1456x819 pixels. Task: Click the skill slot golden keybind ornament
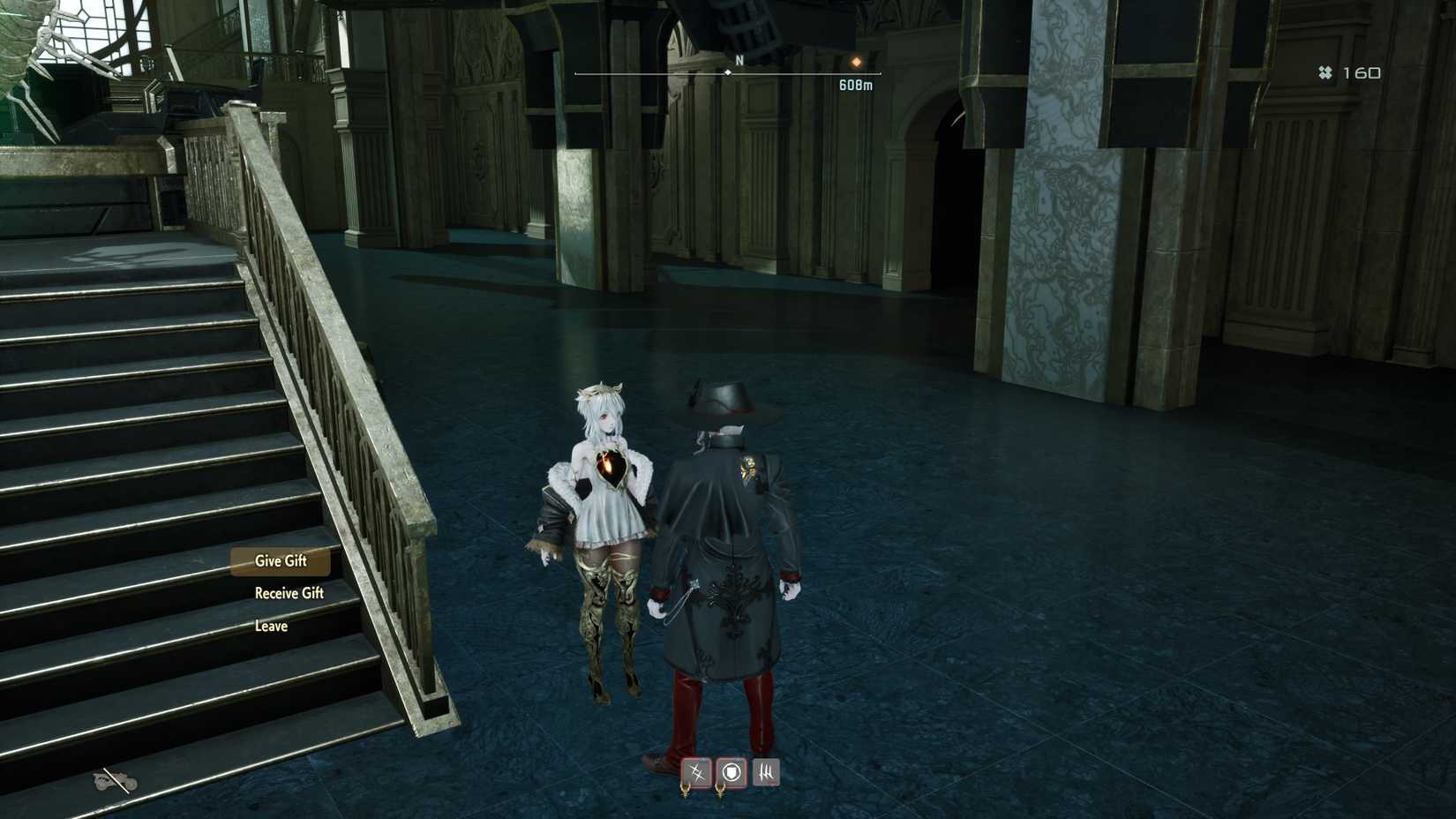point(687,792)
